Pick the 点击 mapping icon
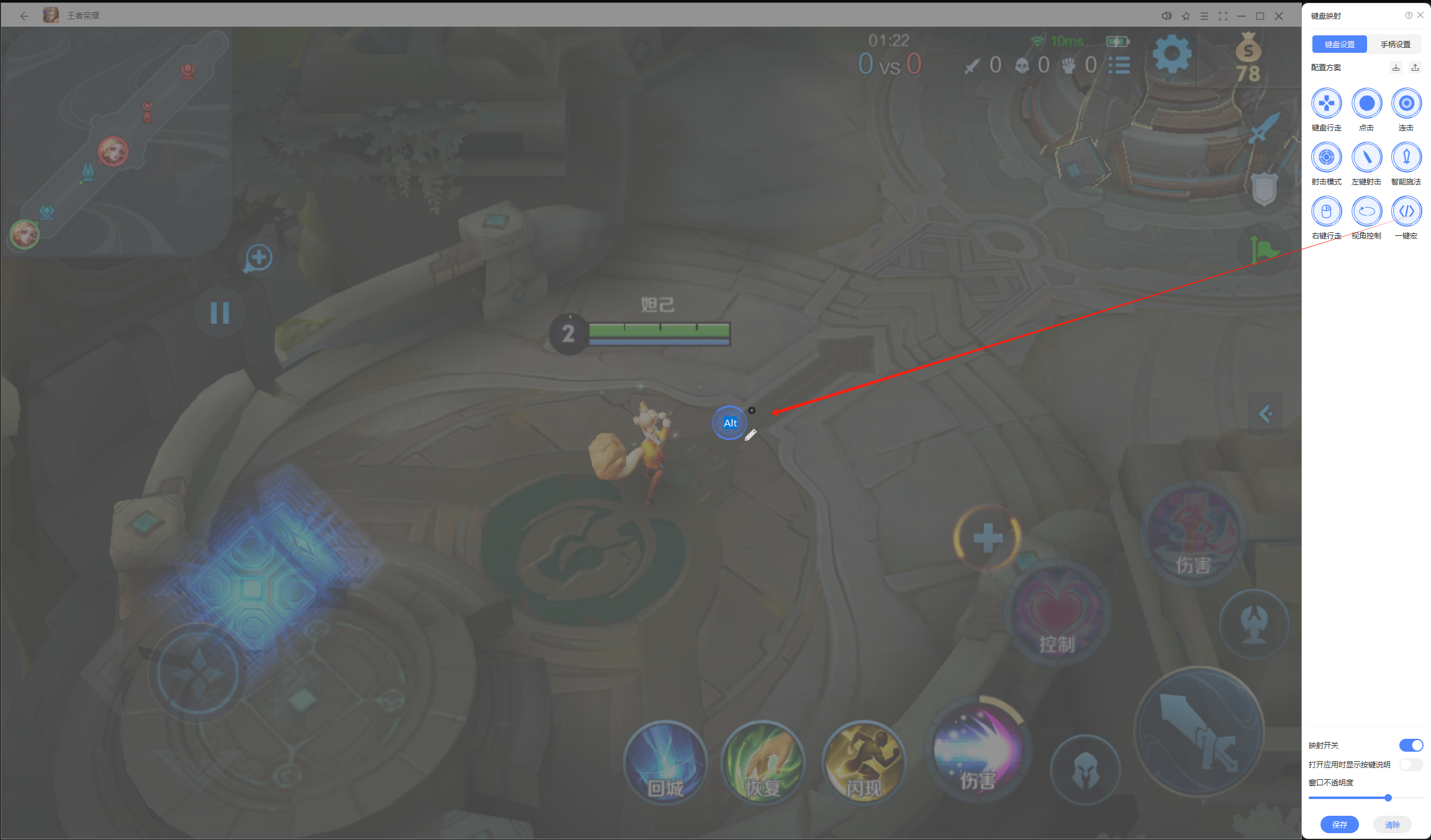Image resolution: width=1431 pixels, height=840 pixels. click(x=1366, y=104)
